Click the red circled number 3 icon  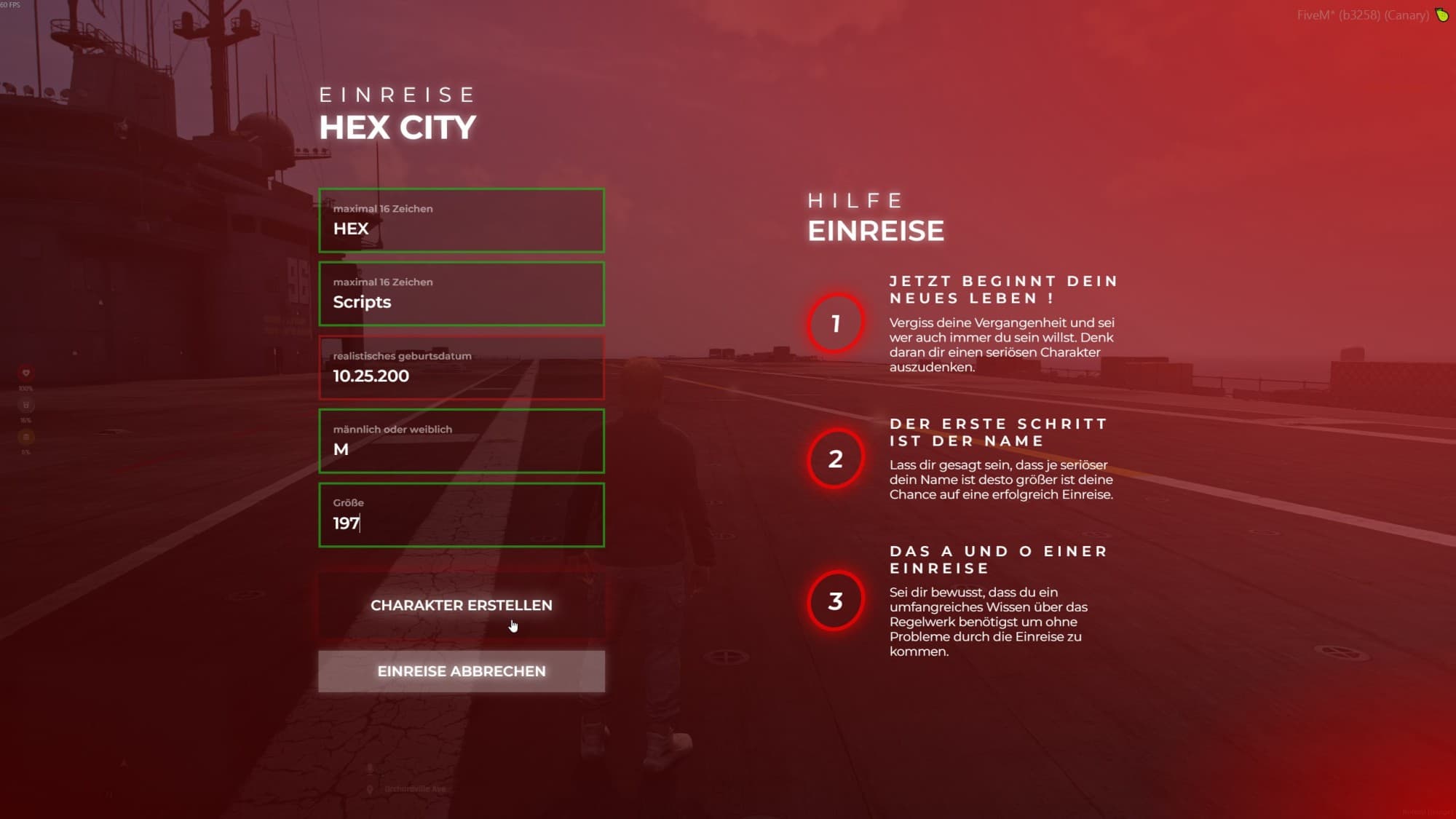(x=835, y=601)
